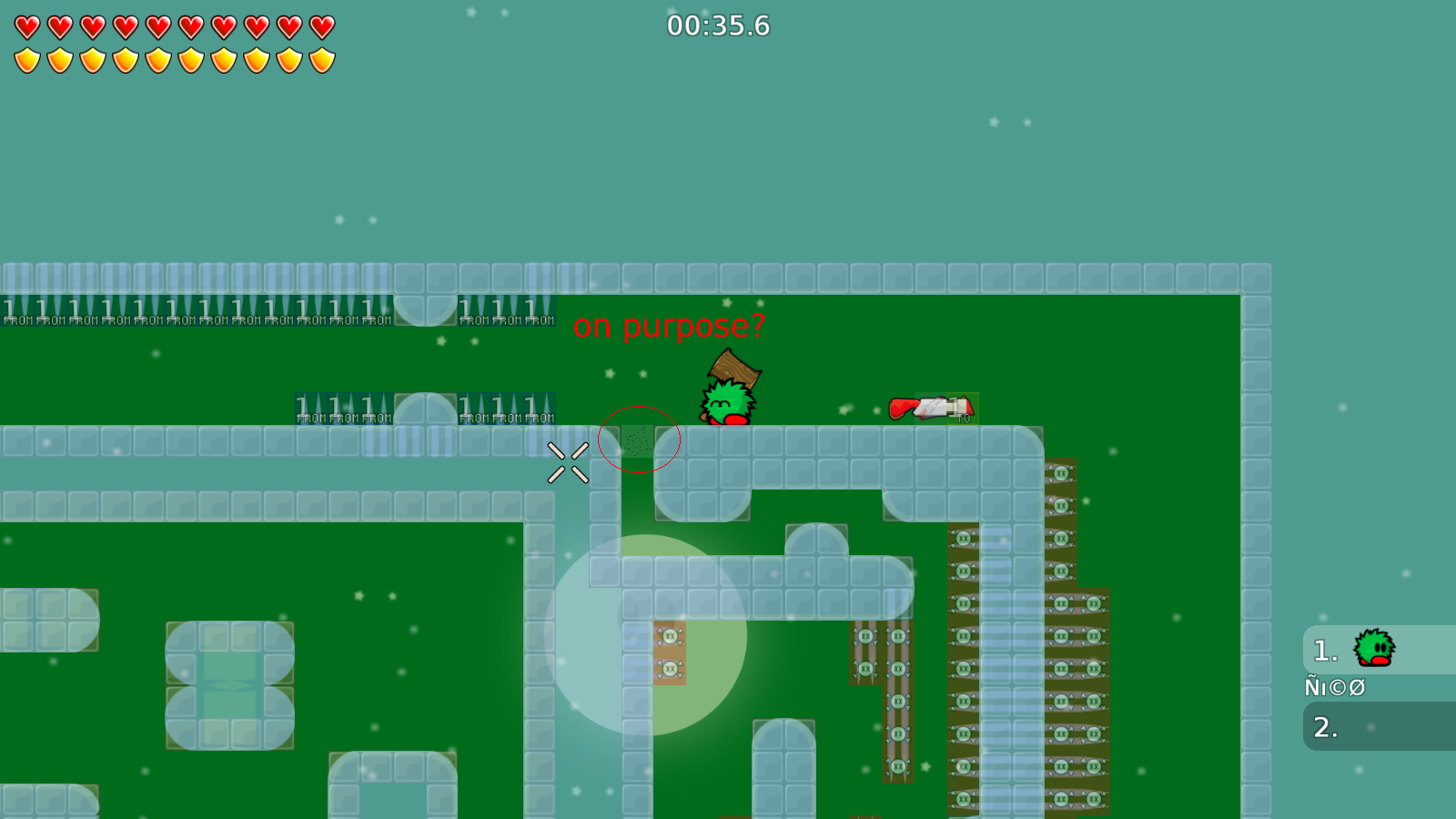The height and width of the screenshot is (819, 1456).
Task: Expand the rank 2 scoreboard row
Action: pos(1374,728)
